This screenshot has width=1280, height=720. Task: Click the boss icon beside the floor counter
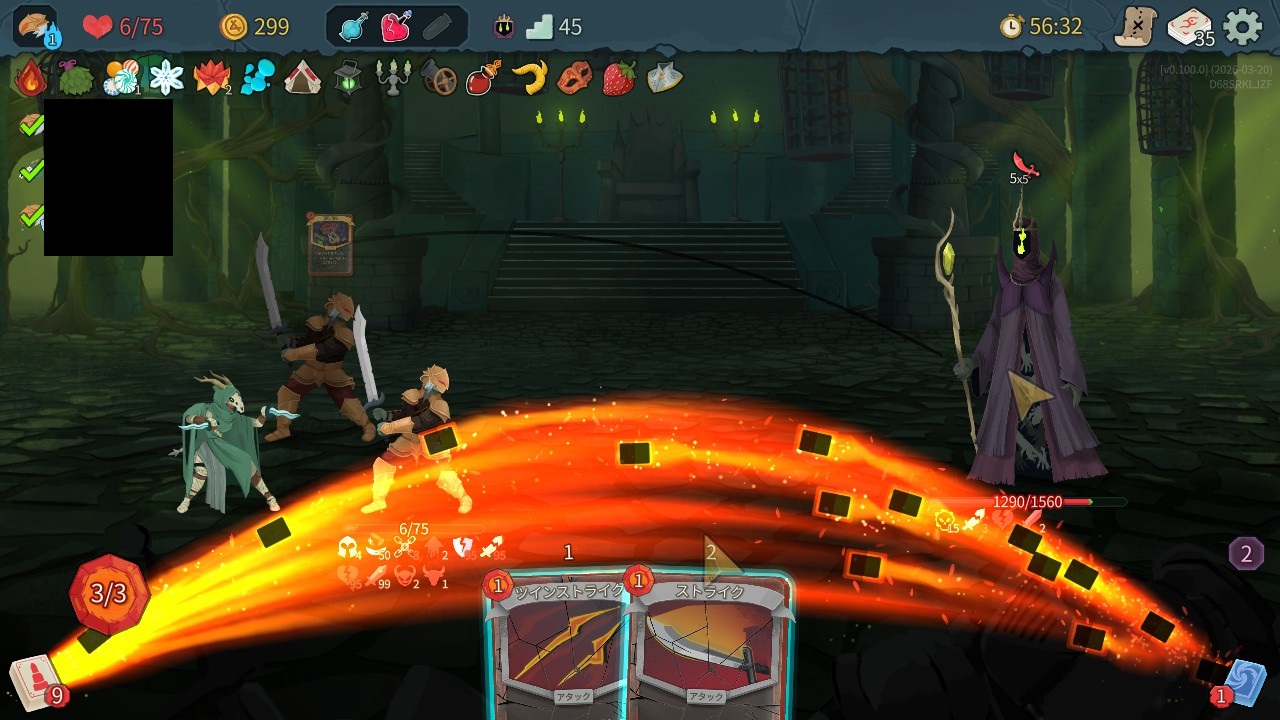tap(504, 27)
